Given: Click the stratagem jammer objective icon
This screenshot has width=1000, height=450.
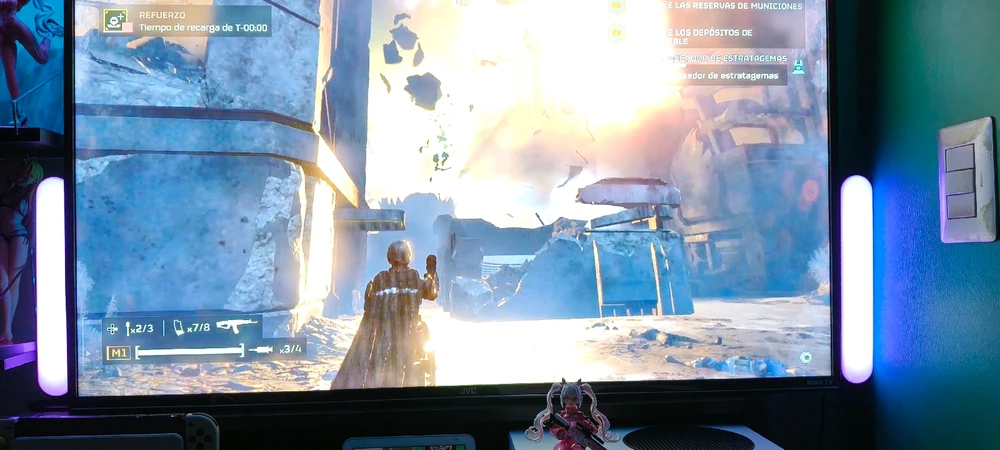Looking at the screenshot, I should pyautogui.click(x=798, y=66).
